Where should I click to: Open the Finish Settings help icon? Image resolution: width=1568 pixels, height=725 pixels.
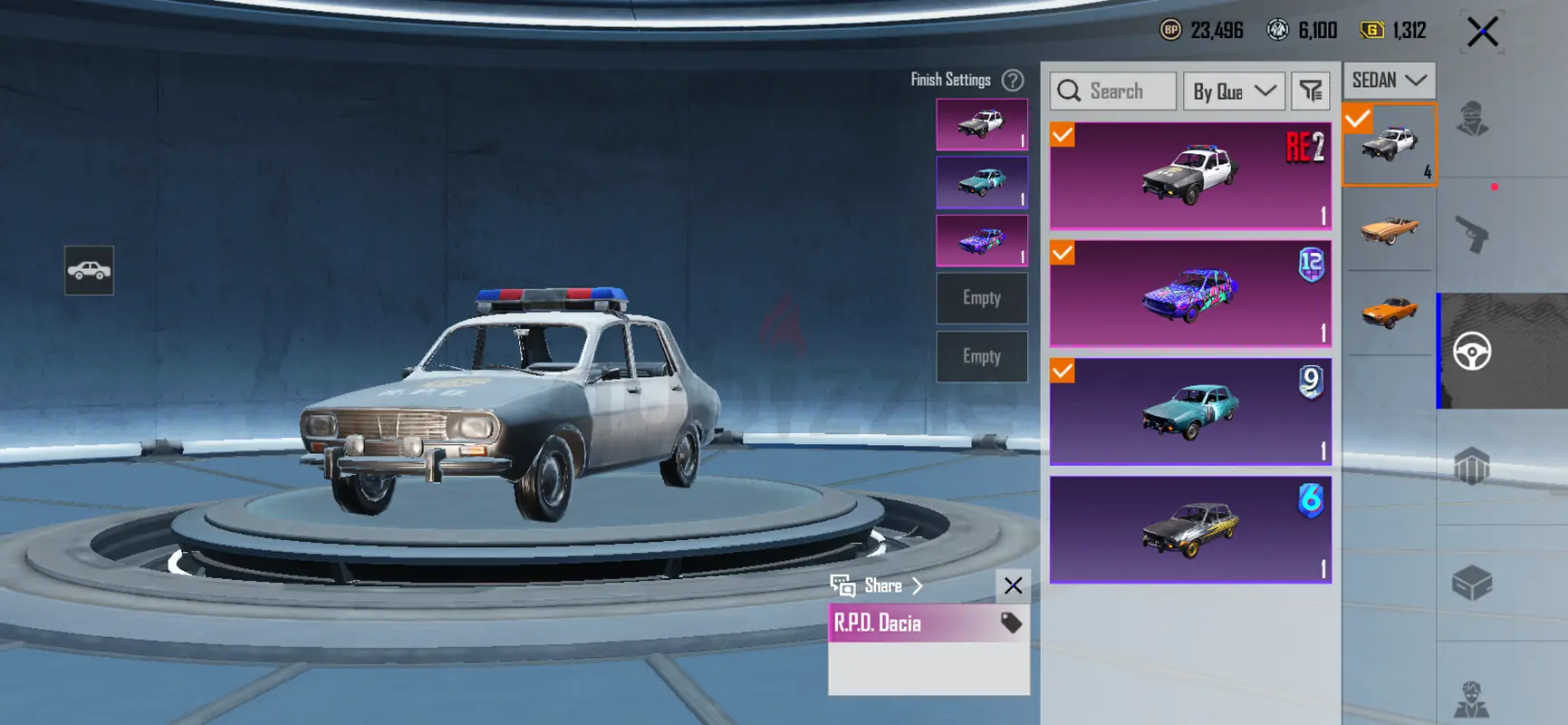pos(1013,81)
